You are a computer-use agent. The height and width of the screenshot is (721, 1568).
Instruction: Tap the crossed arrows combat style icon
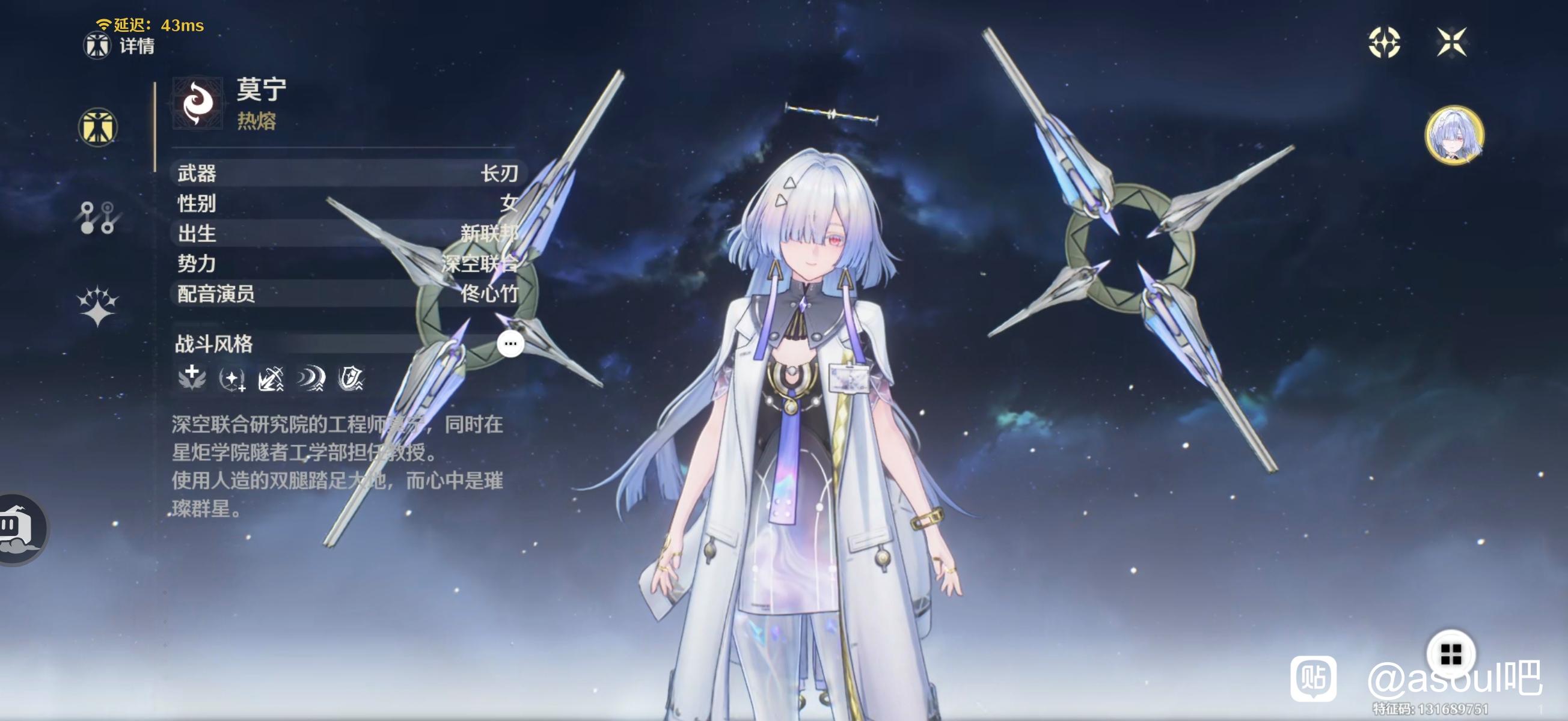point(272,379)
